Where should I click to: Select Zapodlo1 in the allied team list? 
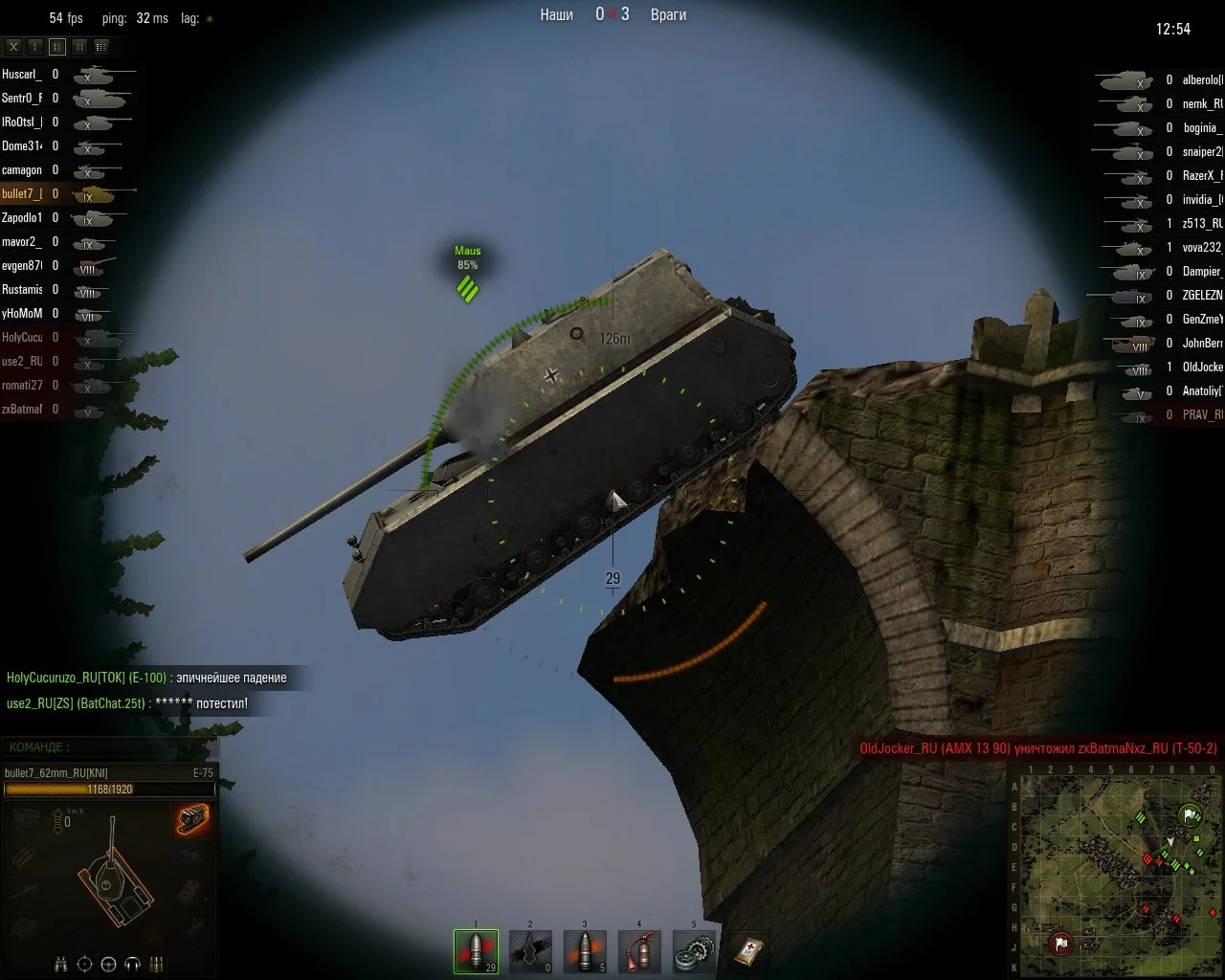coord(21,218)
